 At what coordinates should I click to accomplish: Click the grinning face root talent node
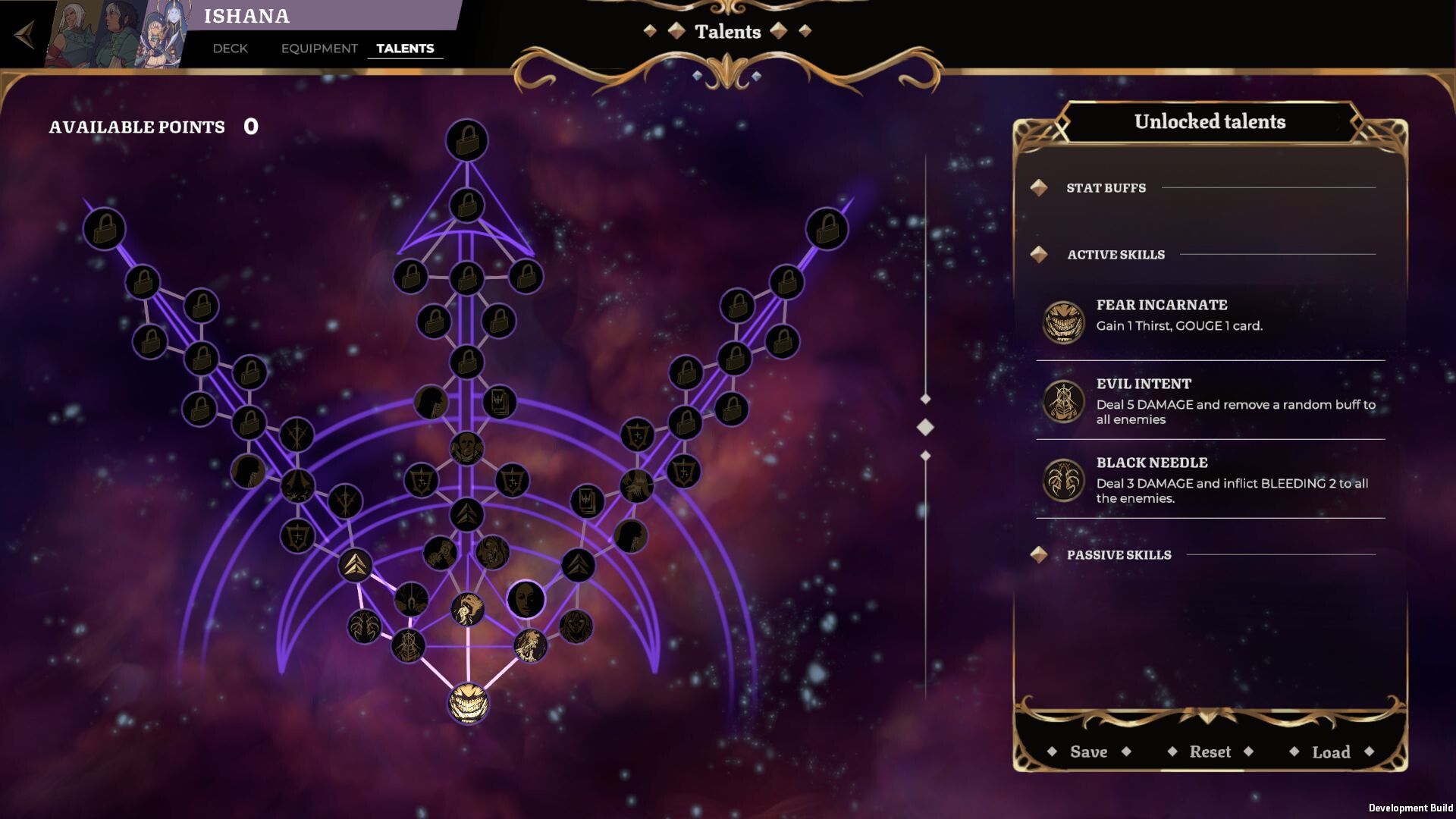pyautogui.click(x=468, y=703)
